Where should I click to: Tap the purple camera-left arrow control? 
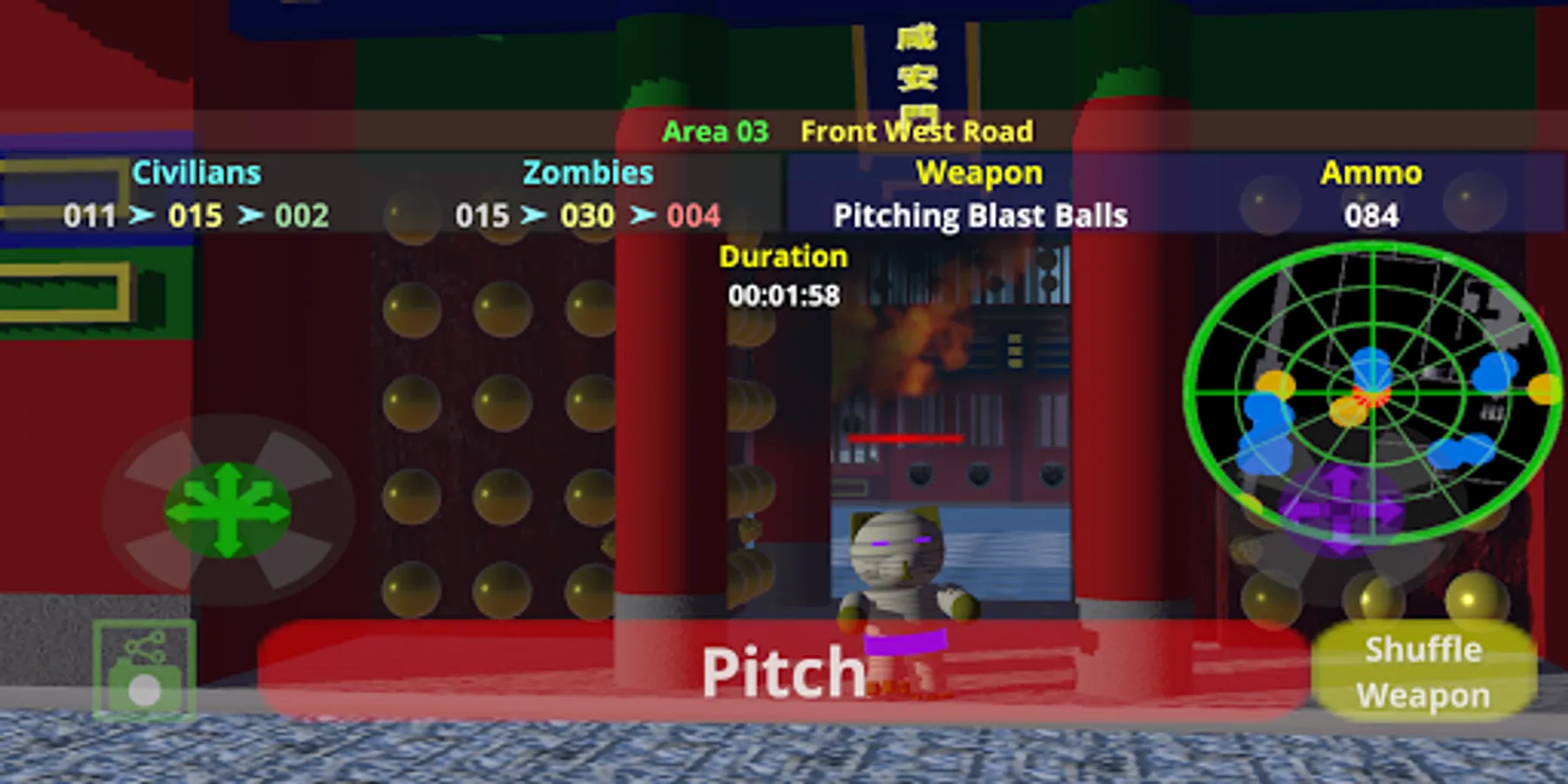pyautogui.click(x=1308, y=510)
